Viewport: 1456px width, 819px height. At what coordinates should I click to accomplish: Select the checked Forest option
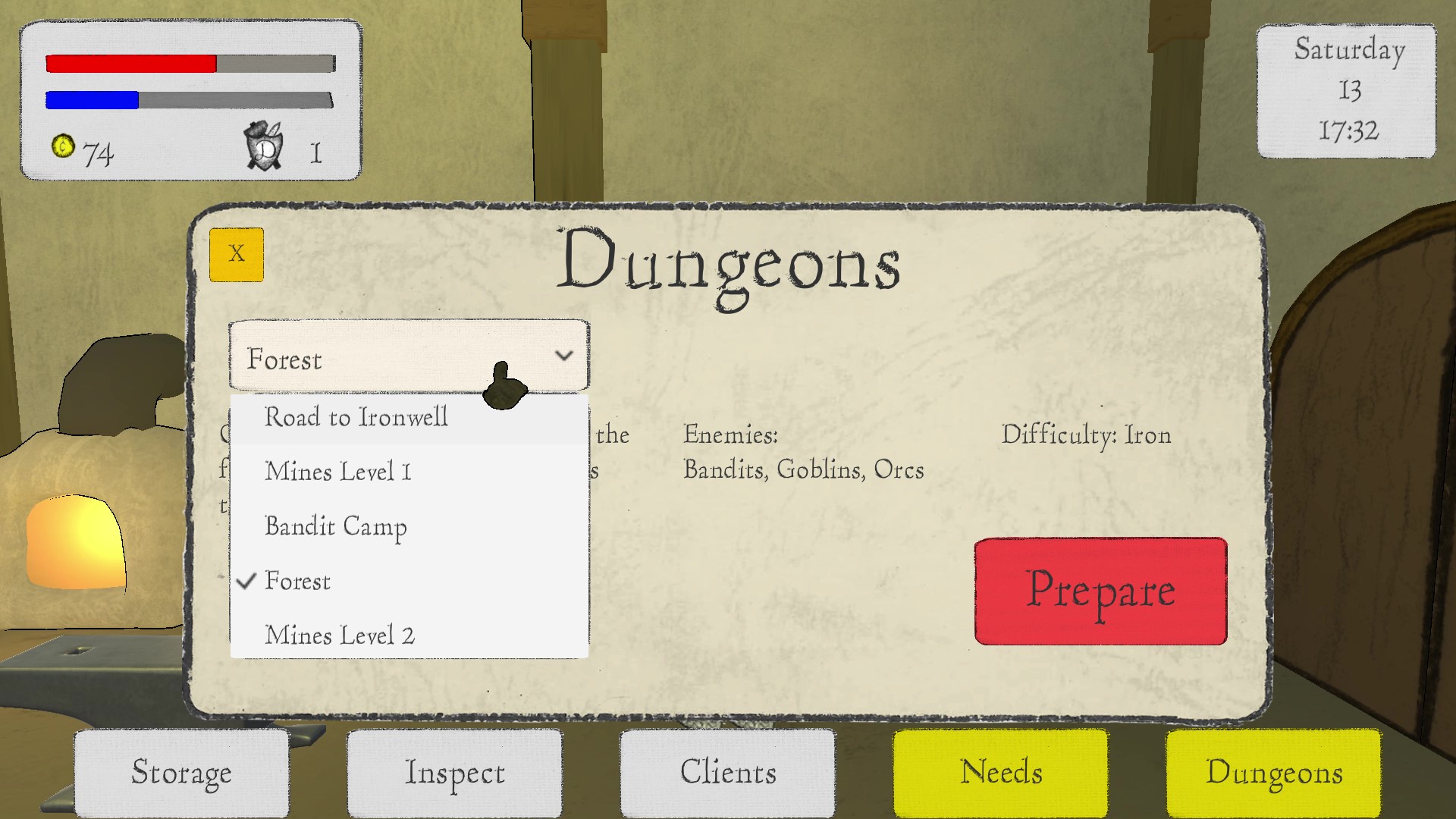click(298, 581)
